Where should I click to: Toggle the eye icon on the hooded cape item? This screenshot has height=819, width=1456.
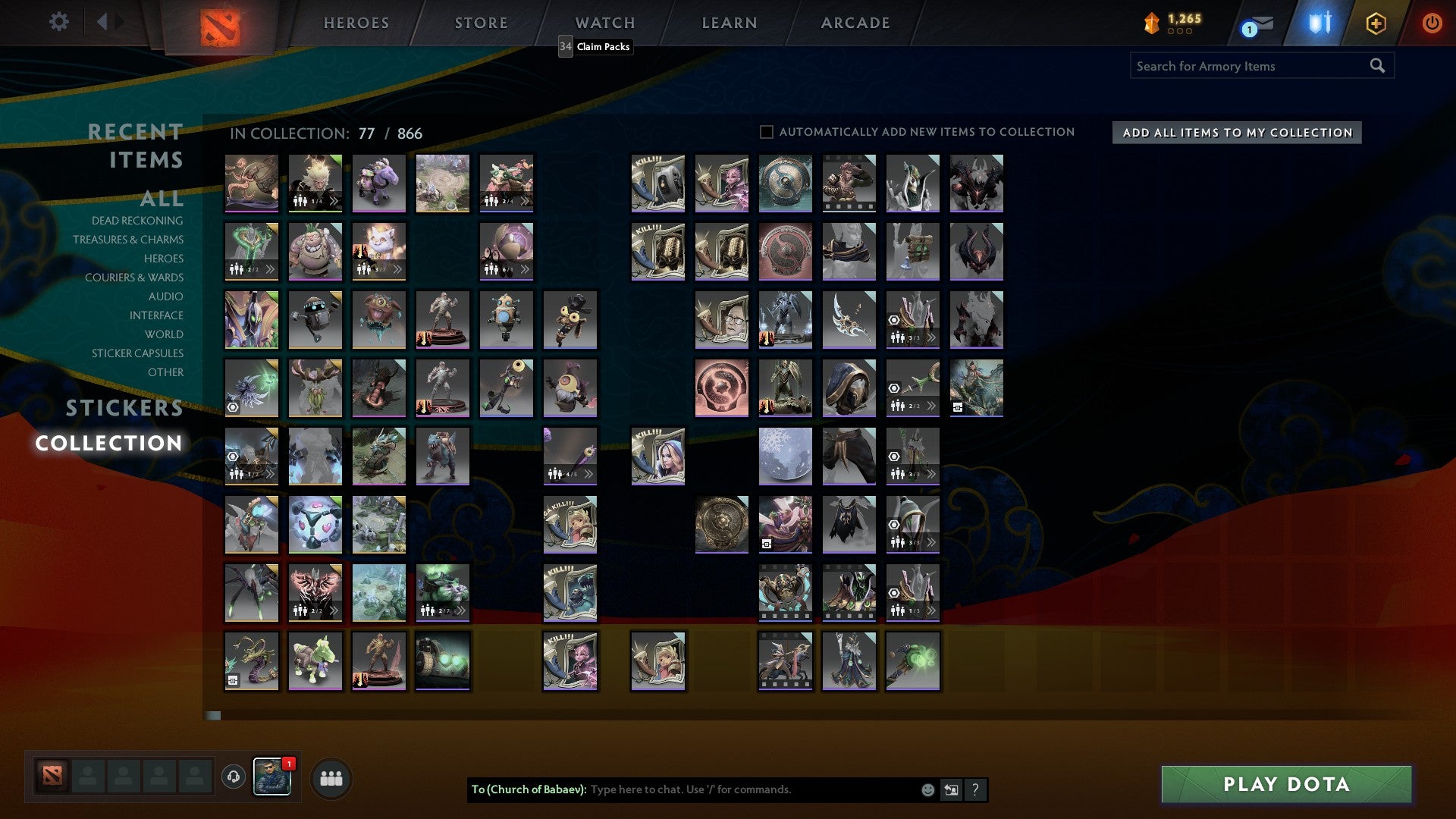tap(895, 524)
